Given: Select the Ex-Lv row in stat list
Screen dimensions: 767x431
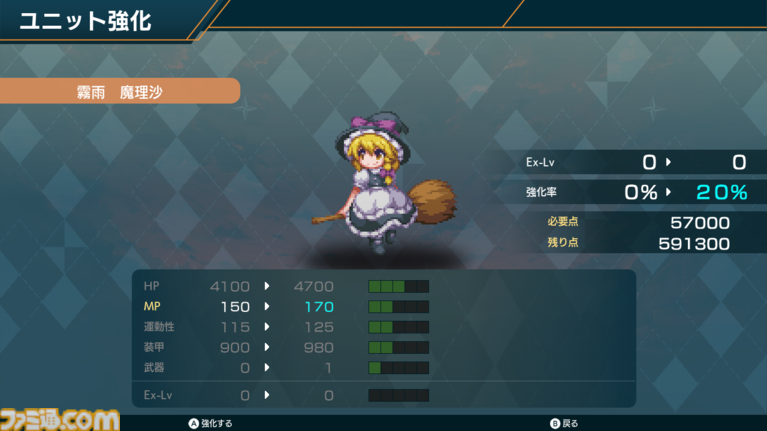Looking at the screenshot, I should click(x=285, y=396).
